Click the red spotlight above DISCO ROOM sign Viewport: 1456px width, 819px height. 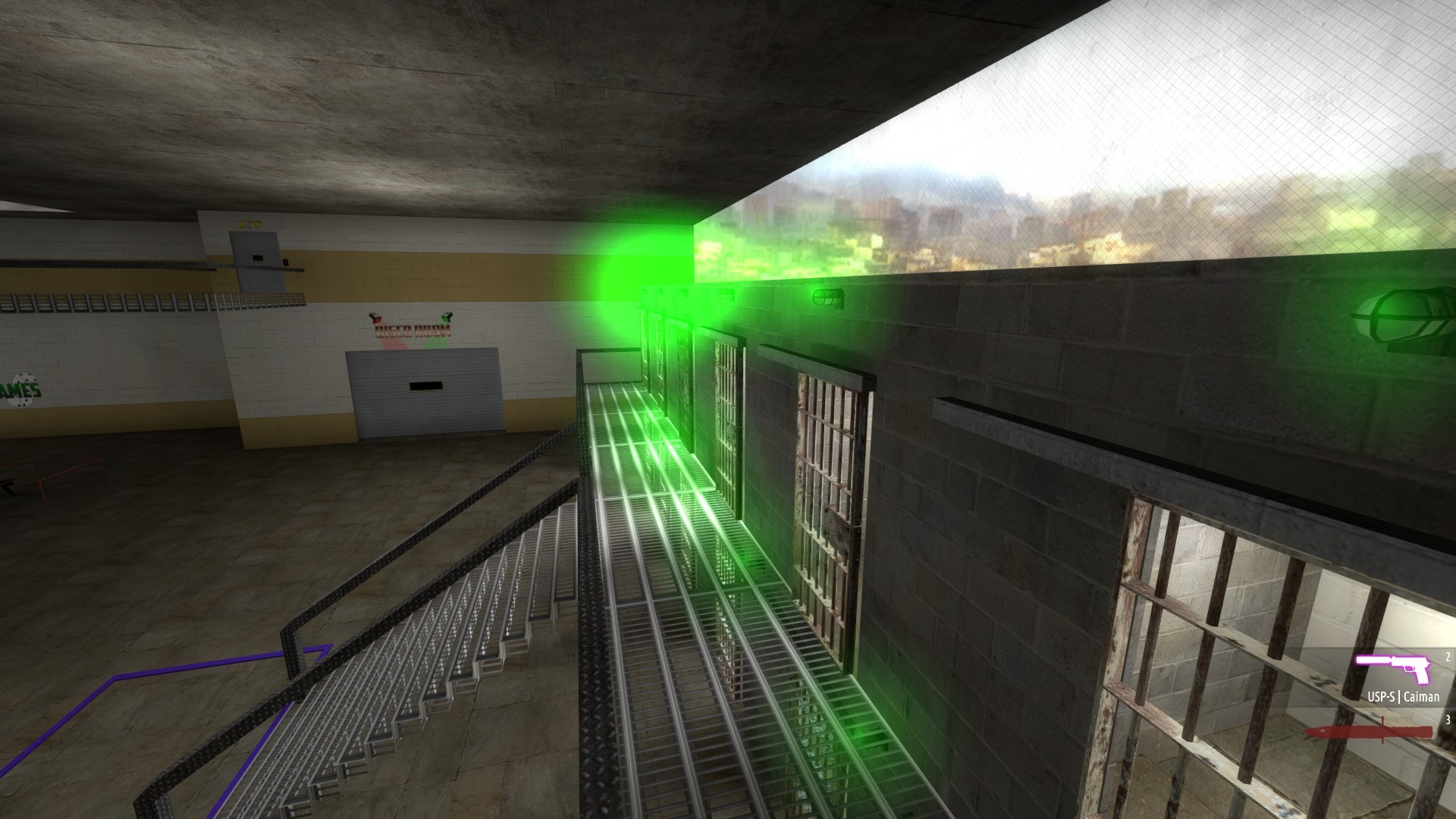coord(377,317)
